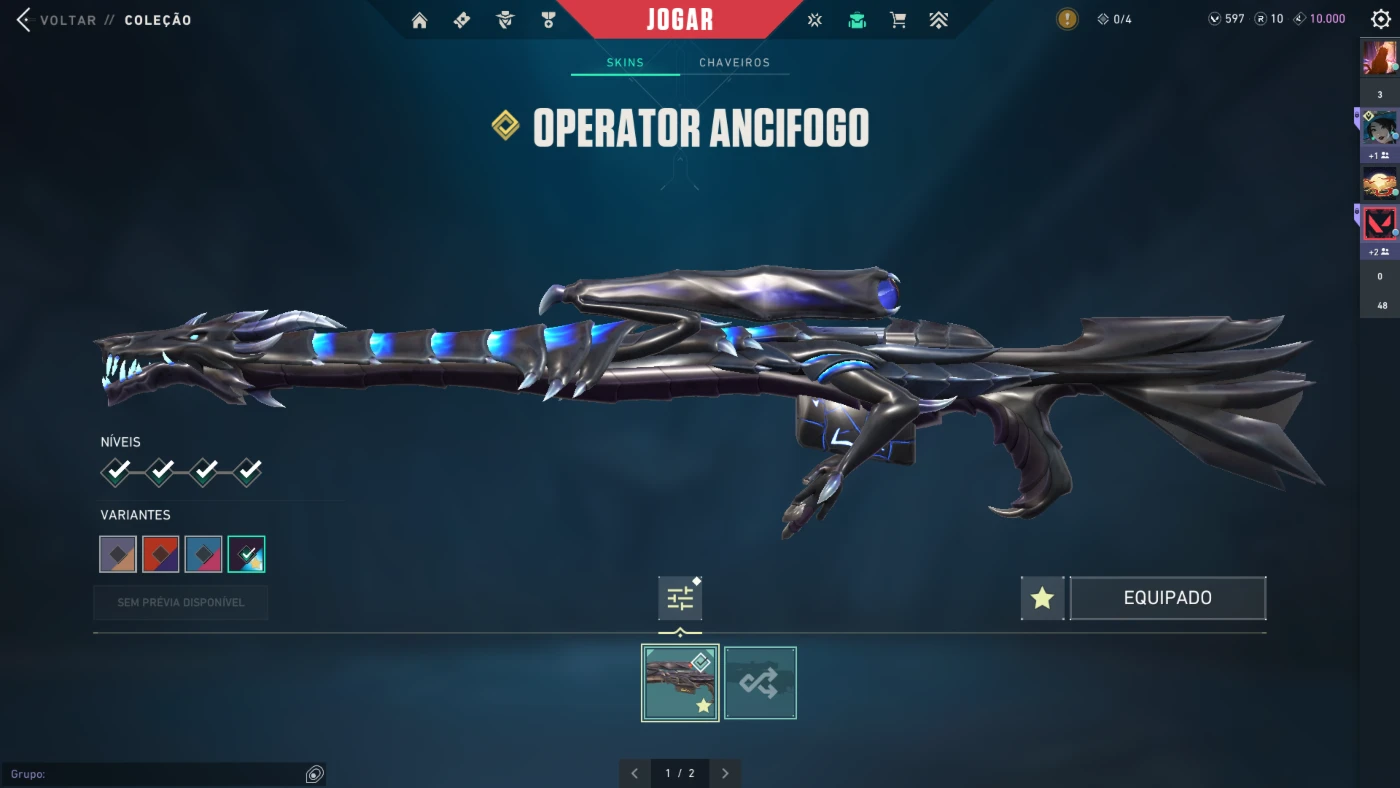Select the random shuffle skin tile
The height and width of the screenshot is (788, 1400).
pyautogui.click(x=760, y=683)
